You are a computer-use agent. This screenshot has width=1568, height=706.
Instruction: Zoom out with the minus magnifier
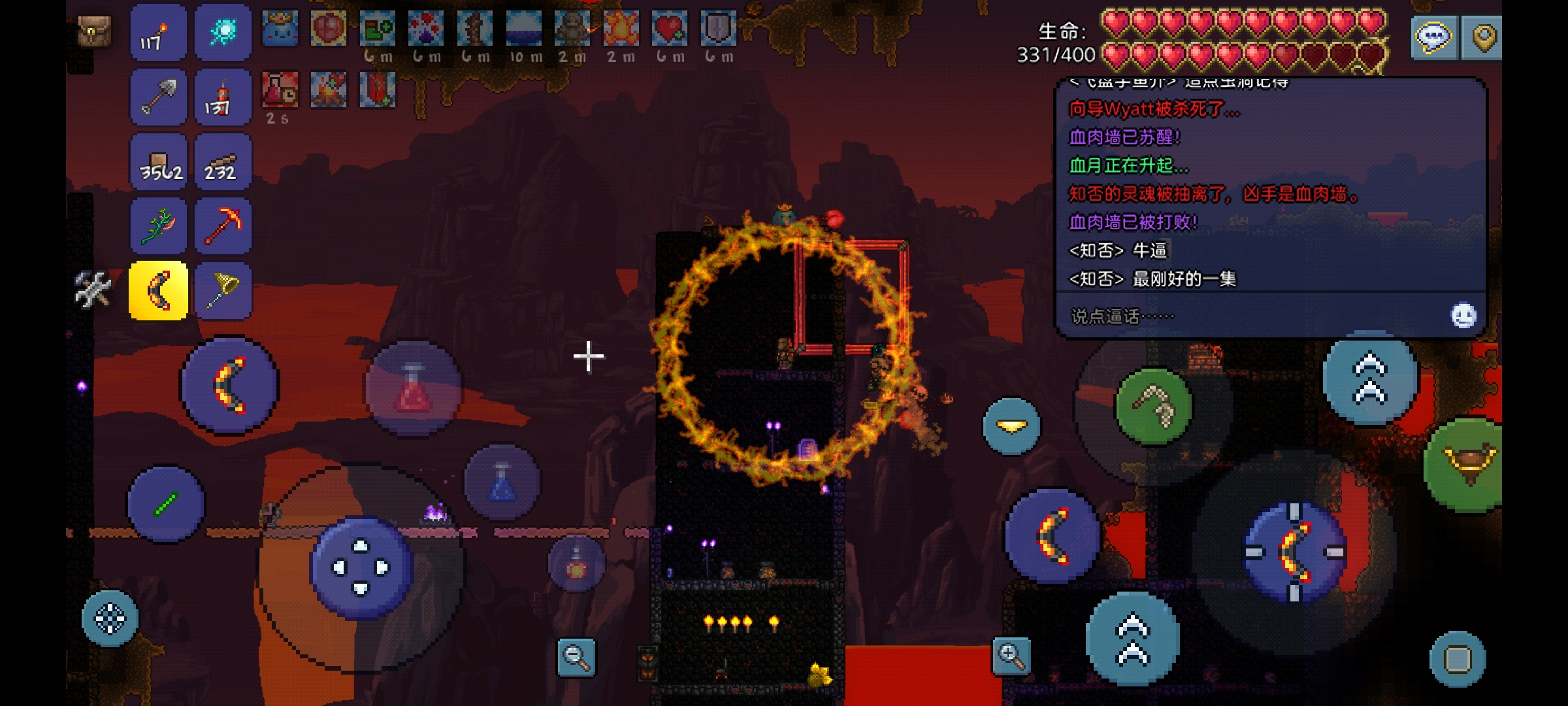576,657
